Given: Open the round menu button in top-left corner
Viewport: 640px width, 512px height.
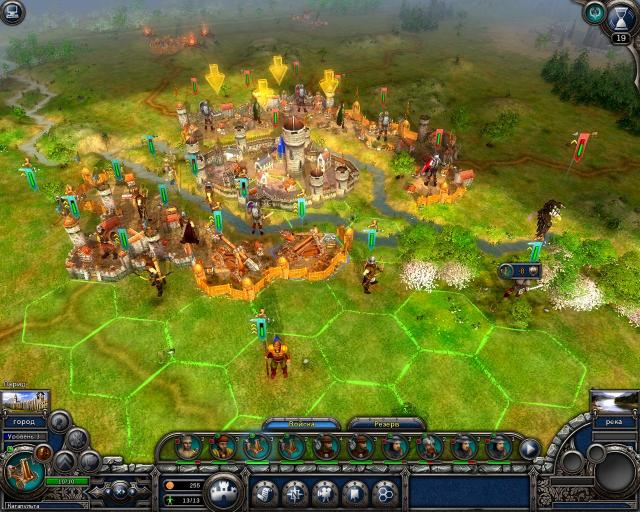Looking at the screenshot, I should click(x=12, y=12).
